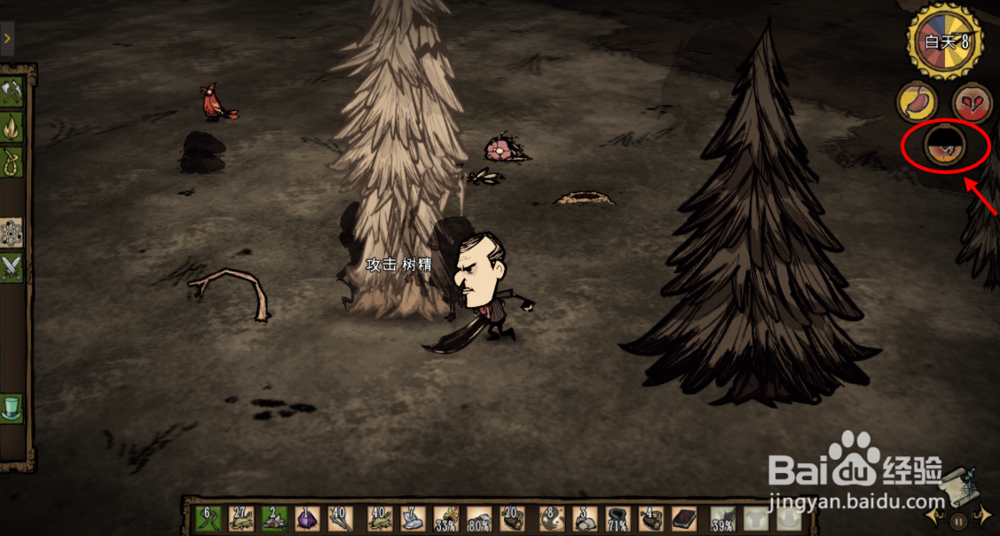Switch to the Fight tab with crossed swords

click(x=12, y=266)
